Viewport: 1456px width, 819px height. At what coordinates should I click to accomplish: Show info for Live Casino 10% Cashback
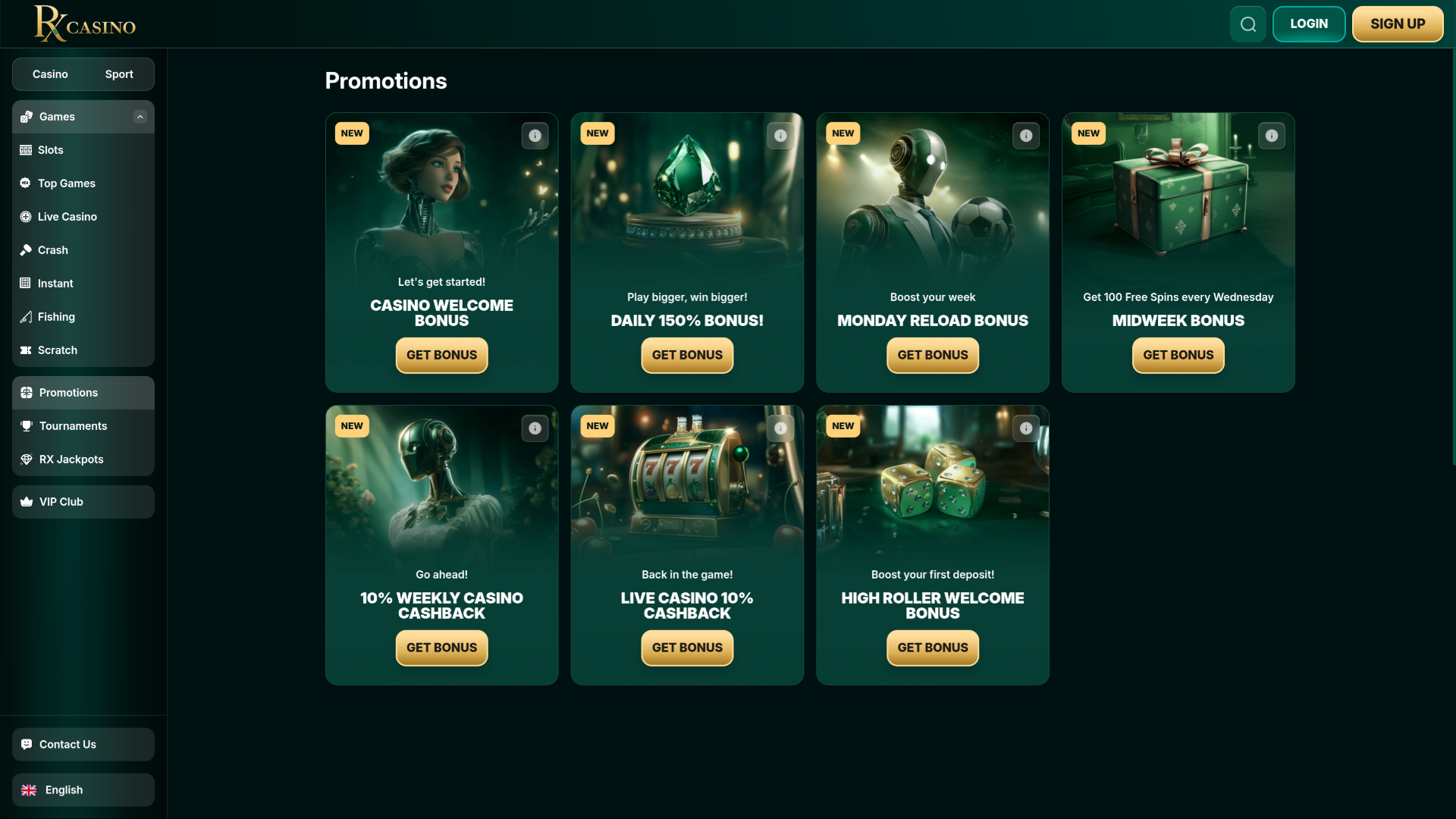[780, 428]
